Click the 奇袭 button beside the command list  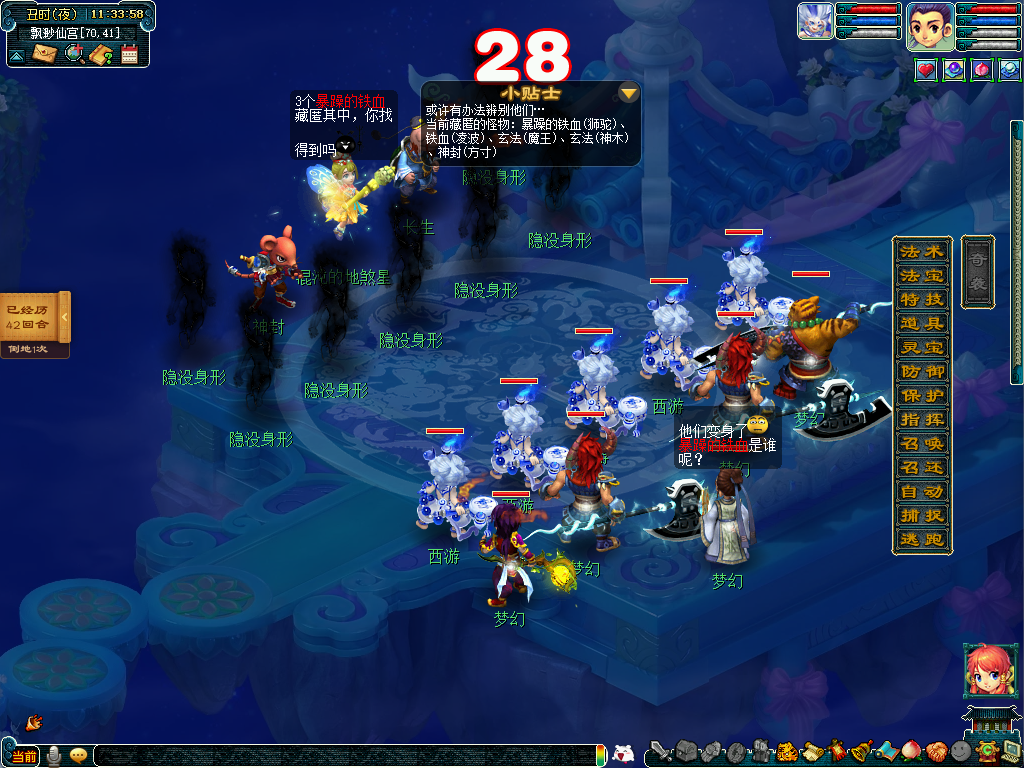click(x=977, y=271)
